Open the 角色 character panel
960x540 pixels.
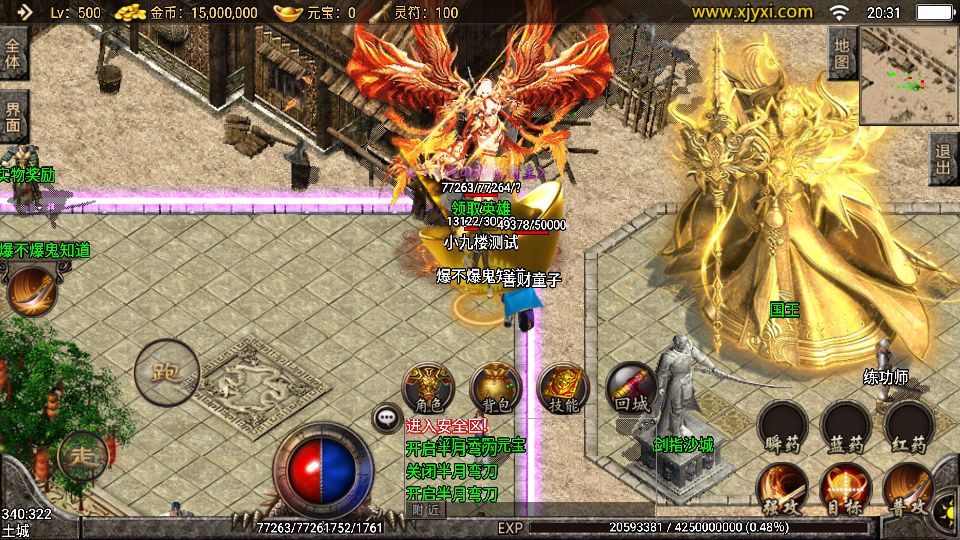[428, 387]
